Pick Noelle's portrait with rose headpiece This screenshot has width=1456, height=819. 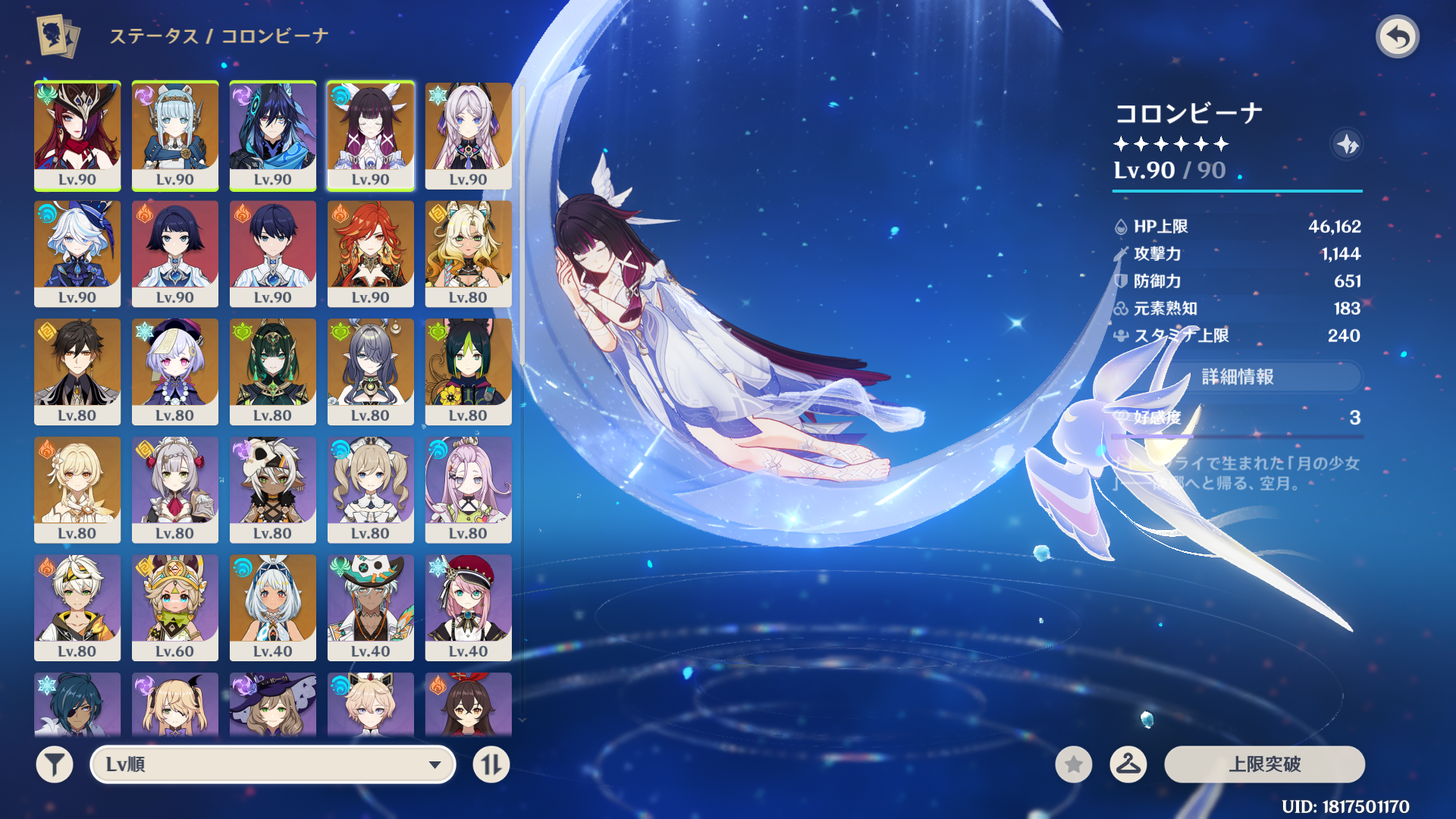175,489
